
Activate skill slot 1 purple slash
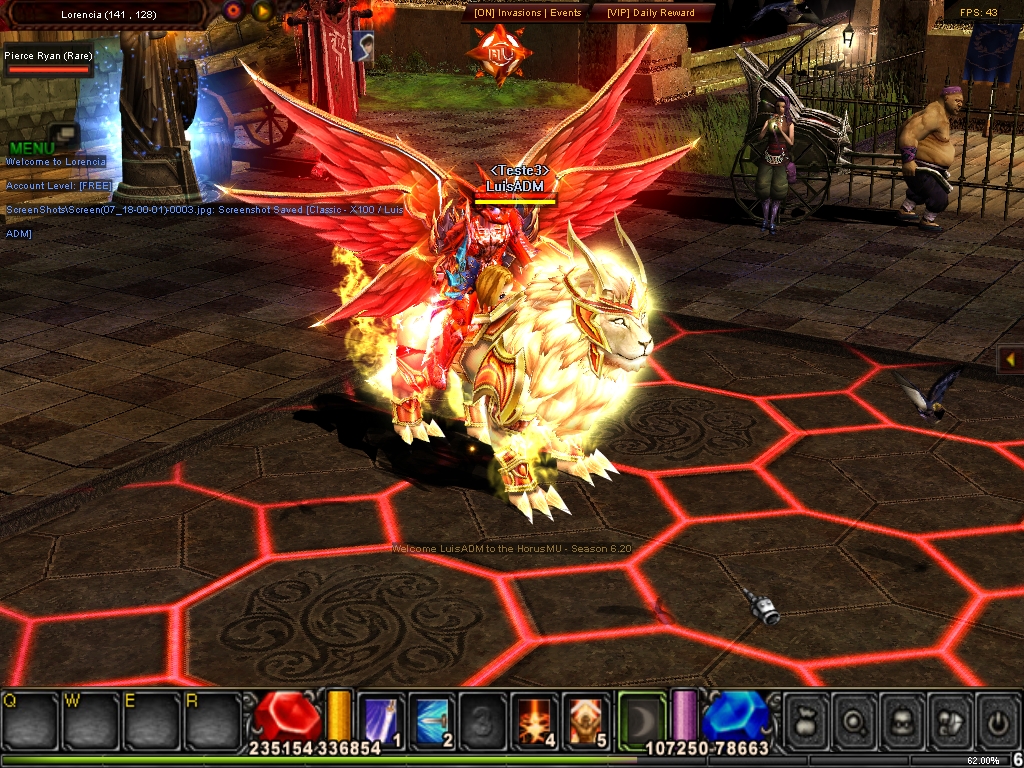(x=381, y=718)
